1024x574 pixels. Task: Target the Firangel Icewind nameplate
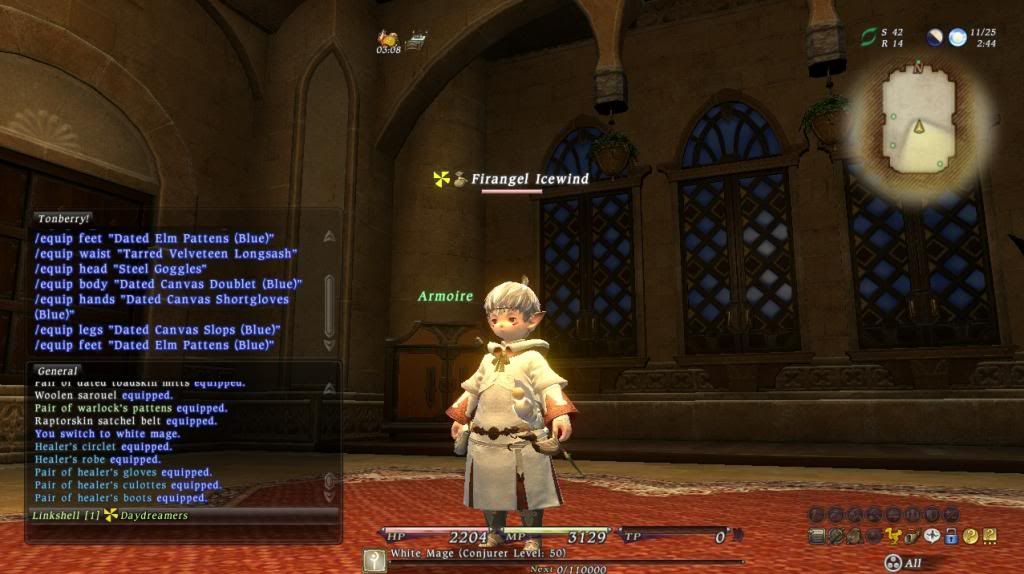coord(529,179)
